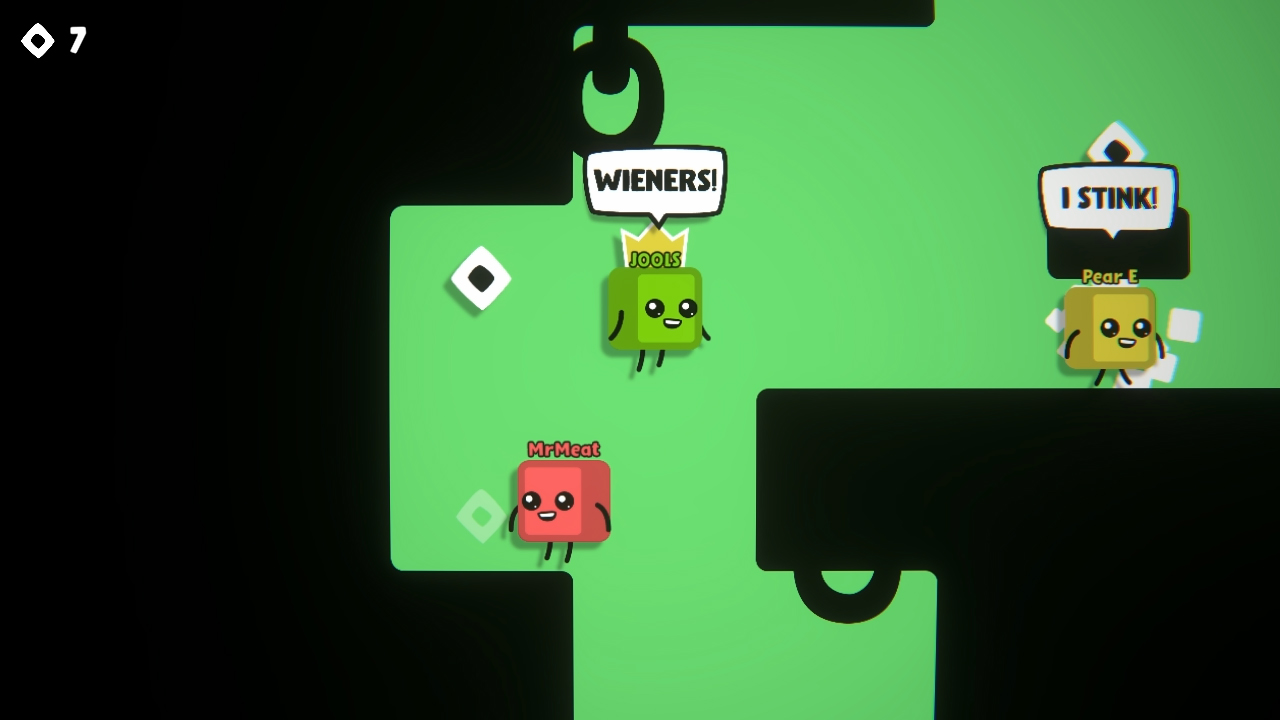Click the green character JOOLS
The image size is (1280, 720).
pyautogui.click(x=655, y=310)
